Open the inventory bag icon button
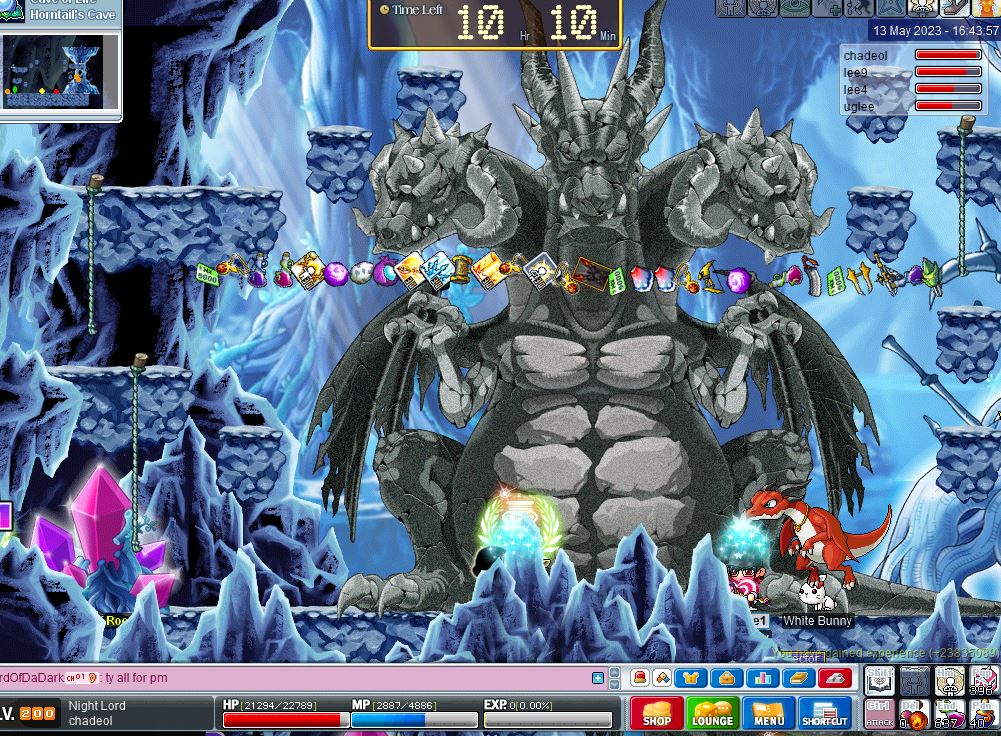This screenshot has width=1001, height=736. [727, 678]
